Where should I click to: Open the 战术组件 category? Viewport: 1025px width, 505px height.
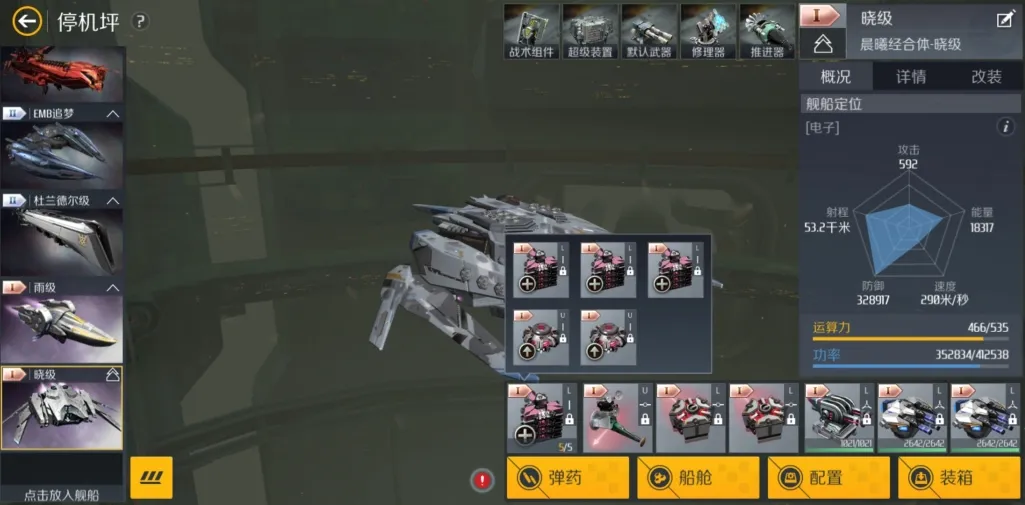pyautogui.click(x=531, y=31)
